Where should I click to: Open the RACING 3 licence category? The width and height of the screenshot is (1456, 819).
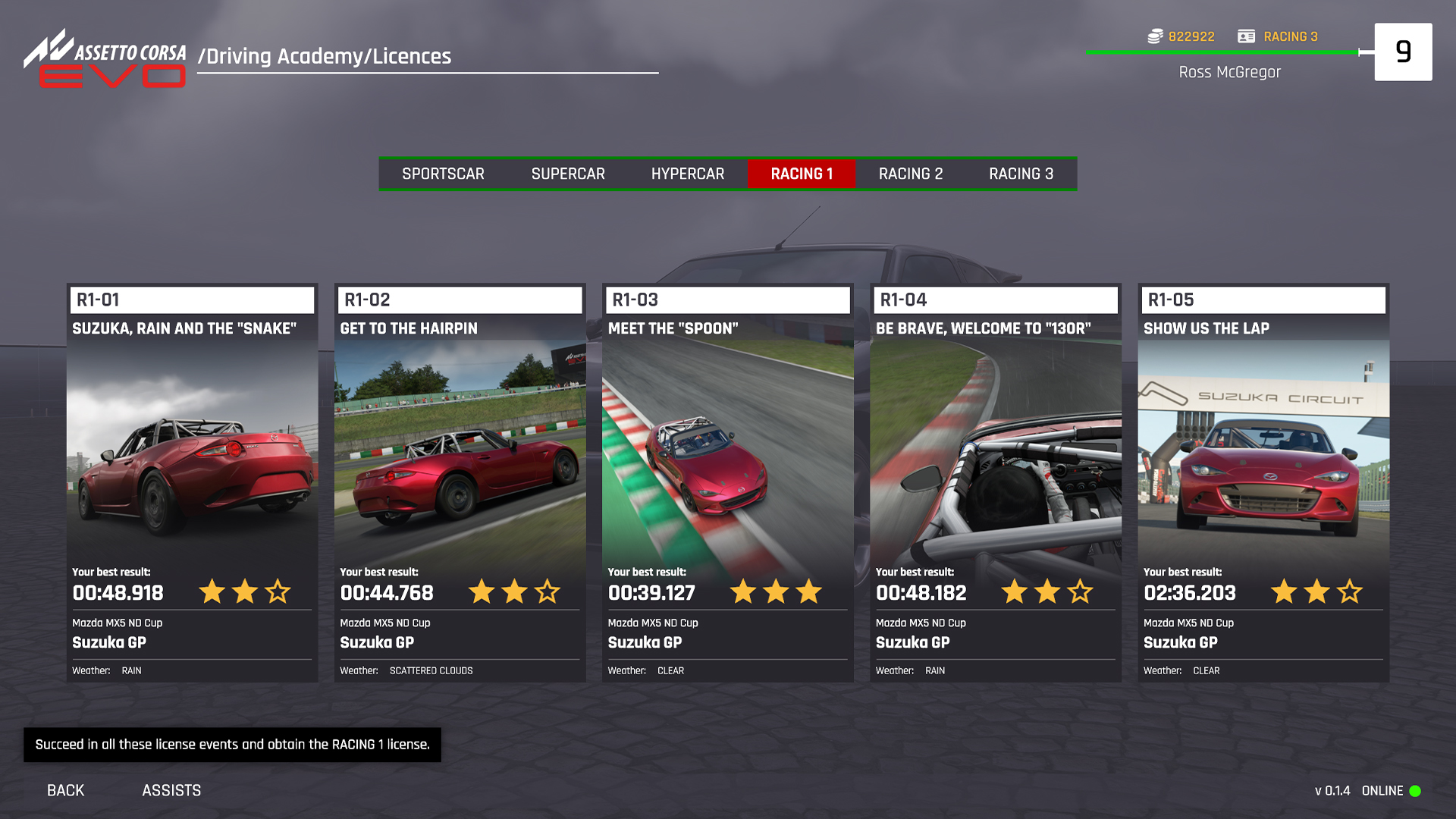[x=1020, y=173]
